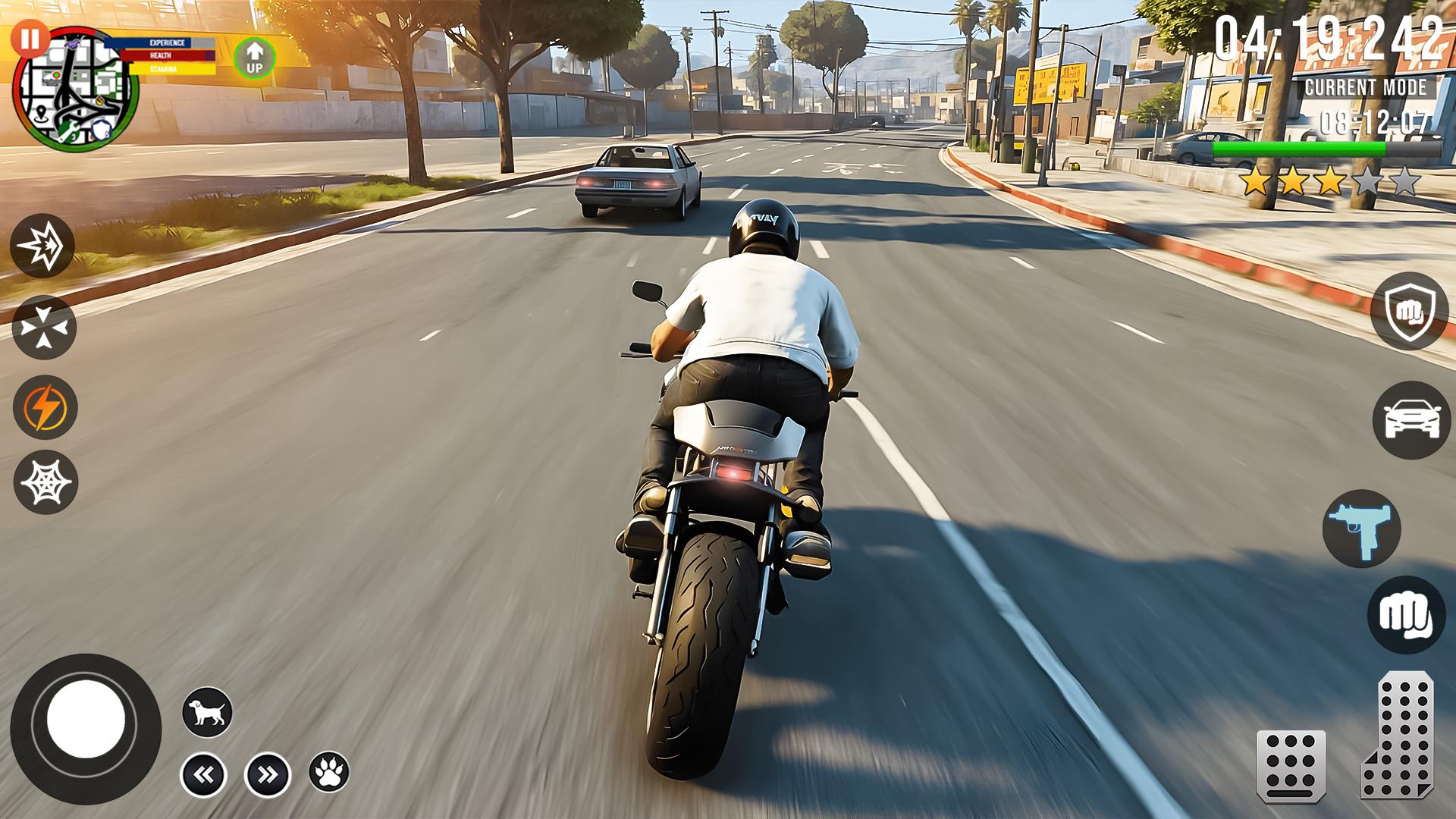This screenshot has width=1456, height=819.
Task: Equip the blue submachine gun
Action: click(x=1361, y=529)
